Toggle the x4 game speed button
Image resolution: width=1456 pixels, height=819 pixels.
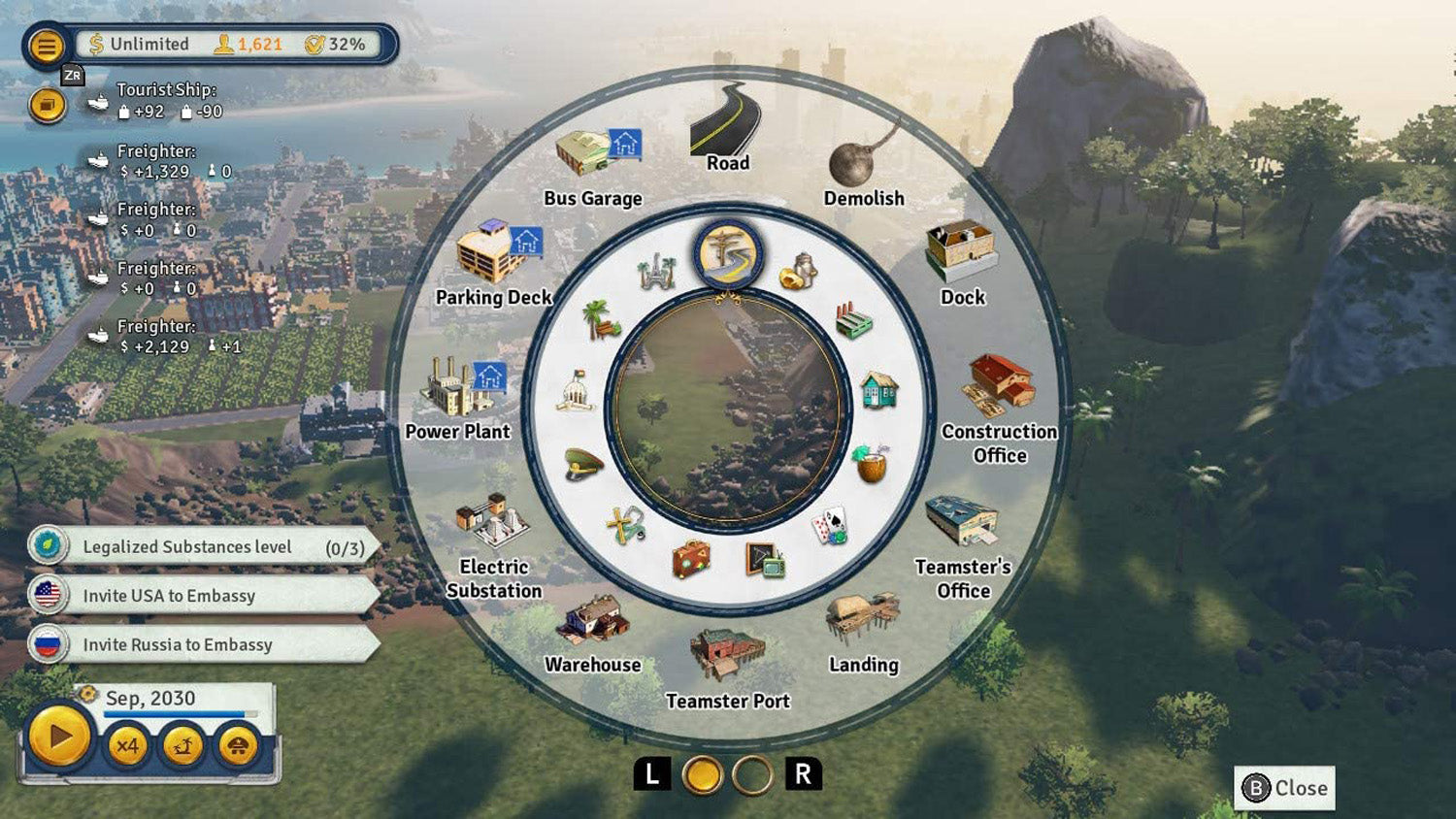coord(127,745)
